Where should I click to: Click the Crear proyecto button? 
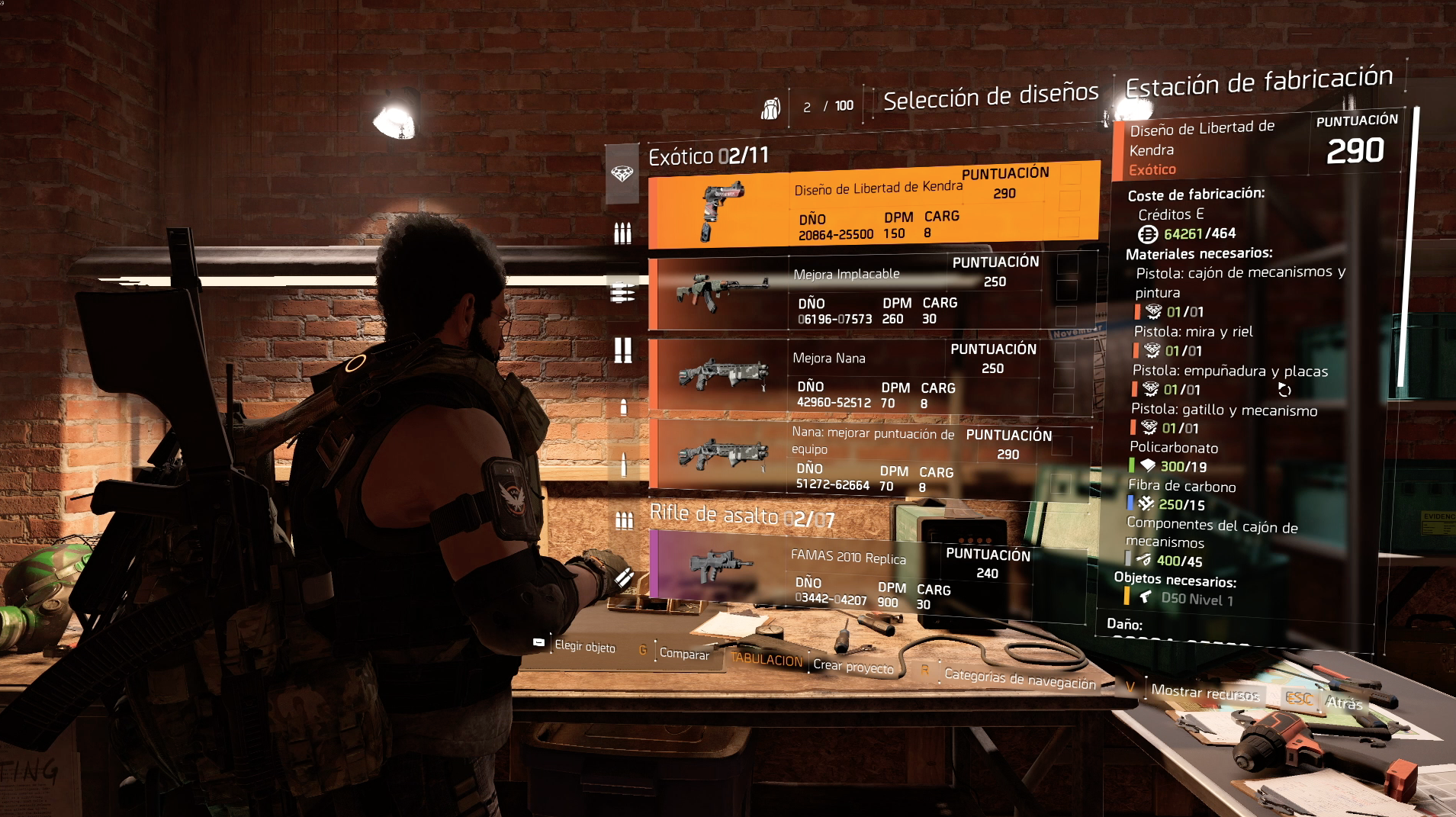pos(853,667)
